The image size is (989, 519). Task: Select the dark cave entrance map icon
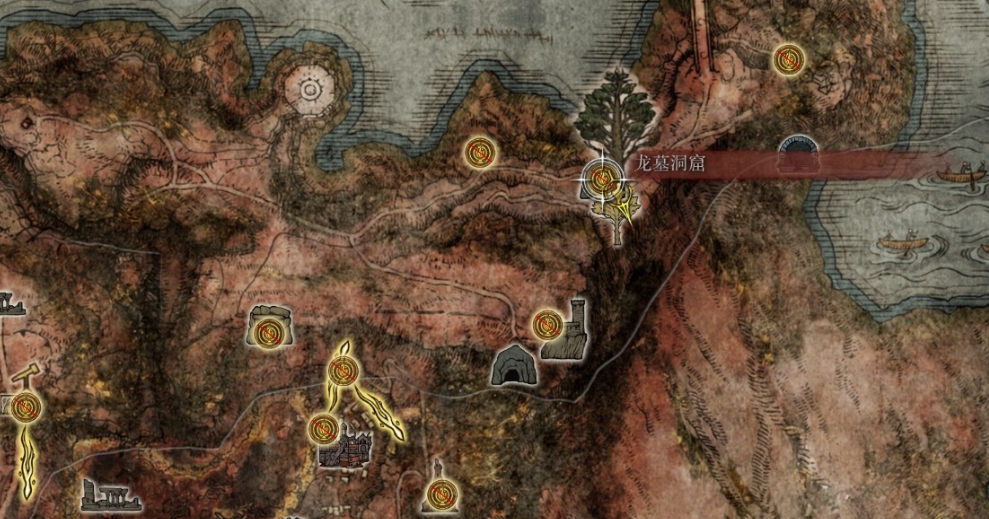tap(514, 366)
